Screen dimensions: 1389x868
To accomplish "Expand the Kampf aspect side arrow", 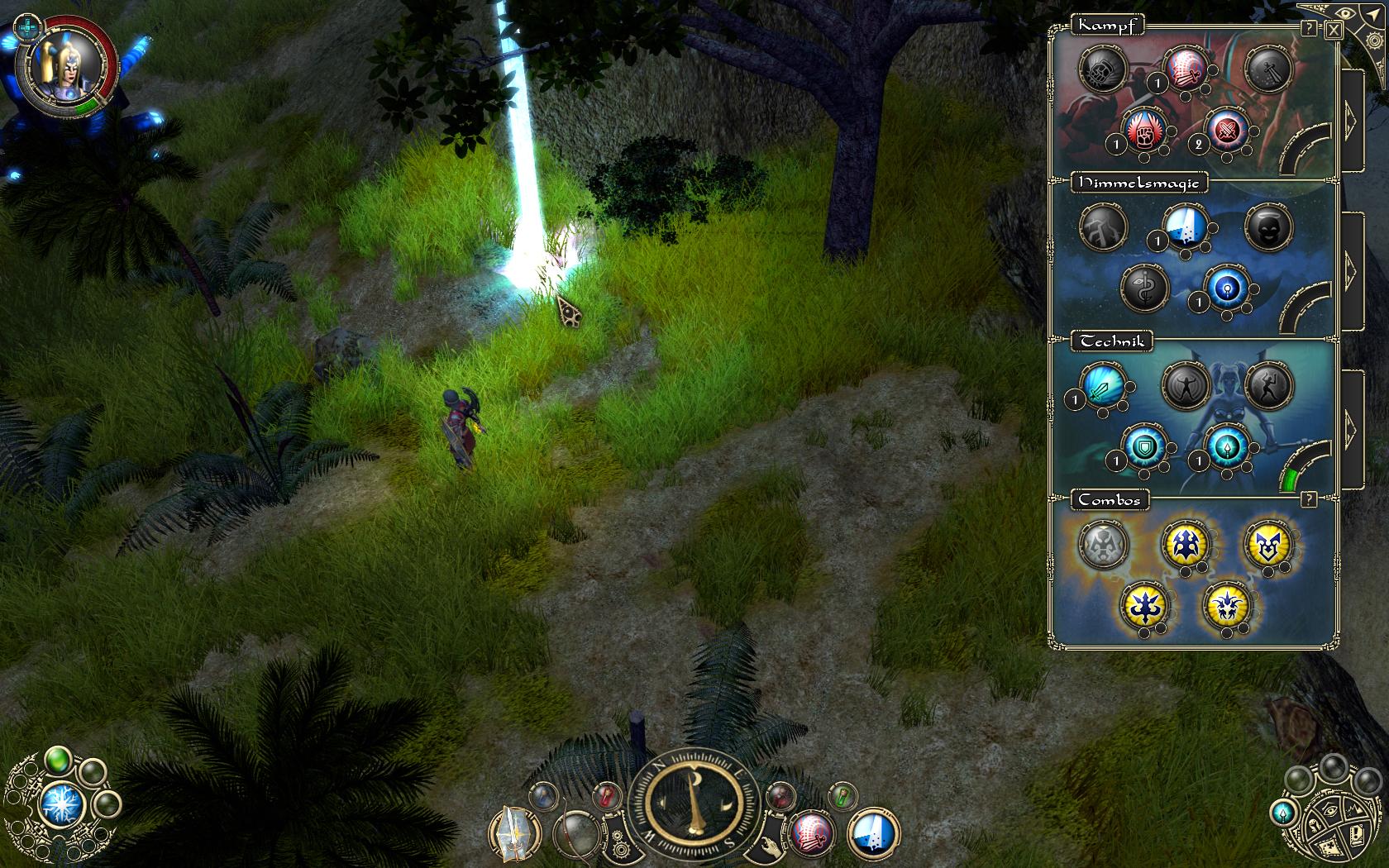I will point(1351,121).
